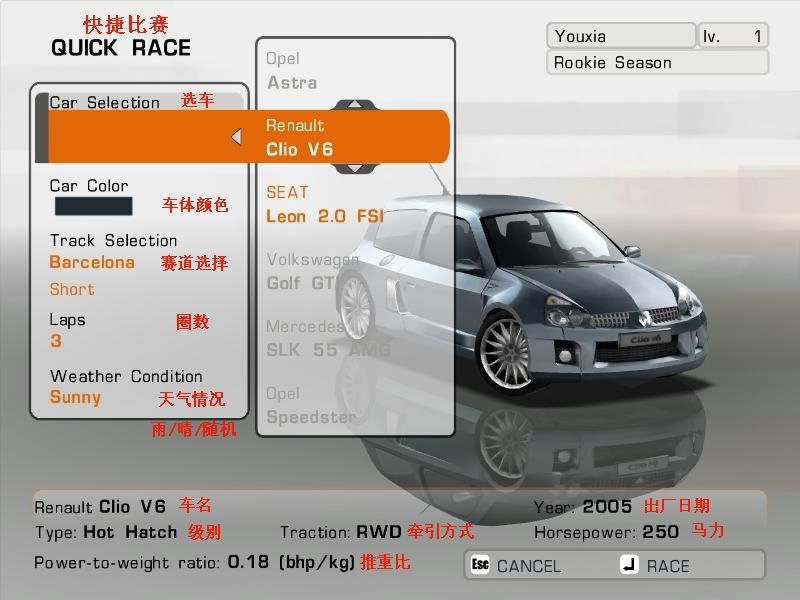Click the down arrow below Clio V6

354,168
